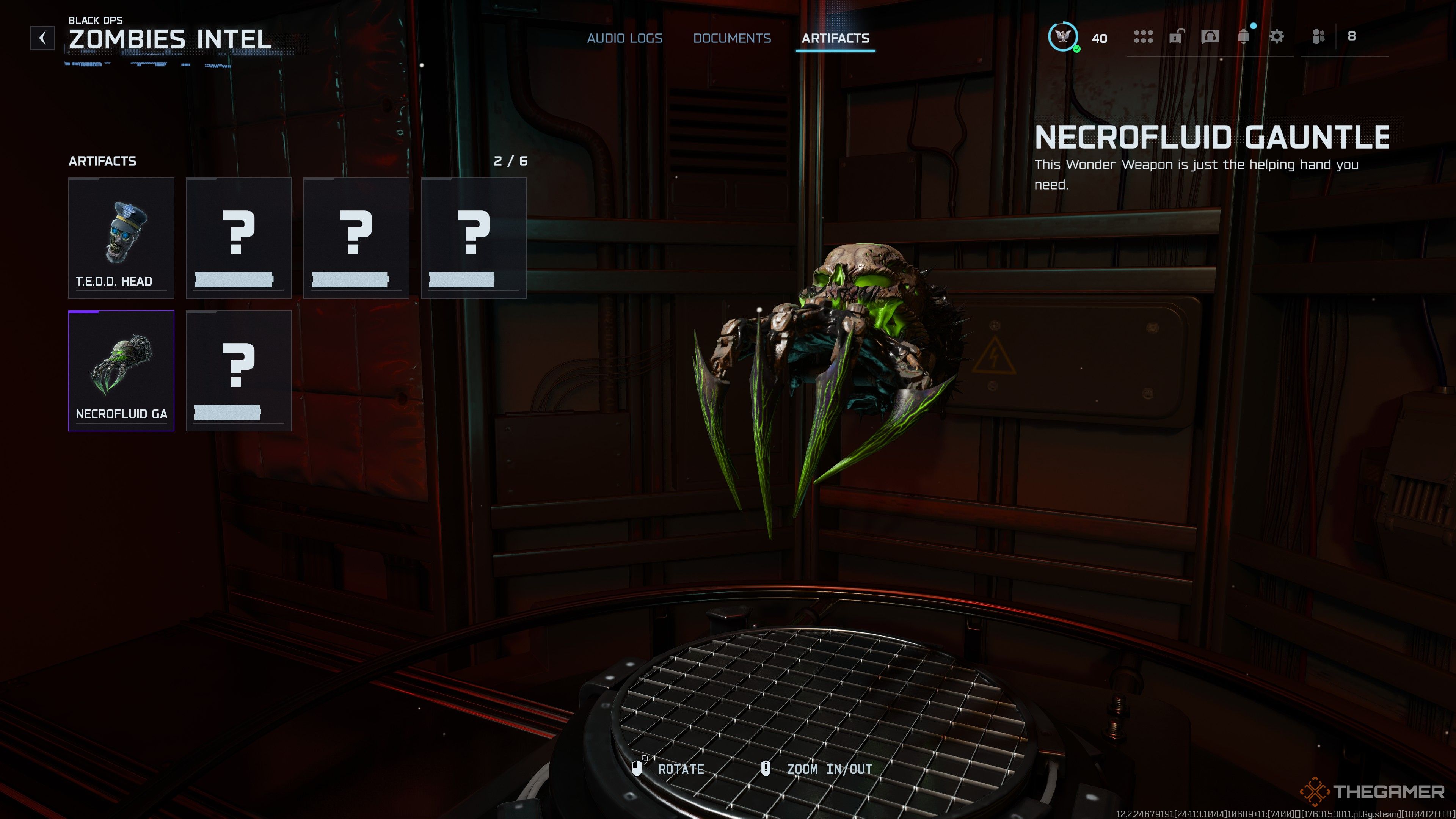Show notifications via the bell icon
Viewport: 1456px width, 819px height.
pyautogui.click(x=1244, y=37)
